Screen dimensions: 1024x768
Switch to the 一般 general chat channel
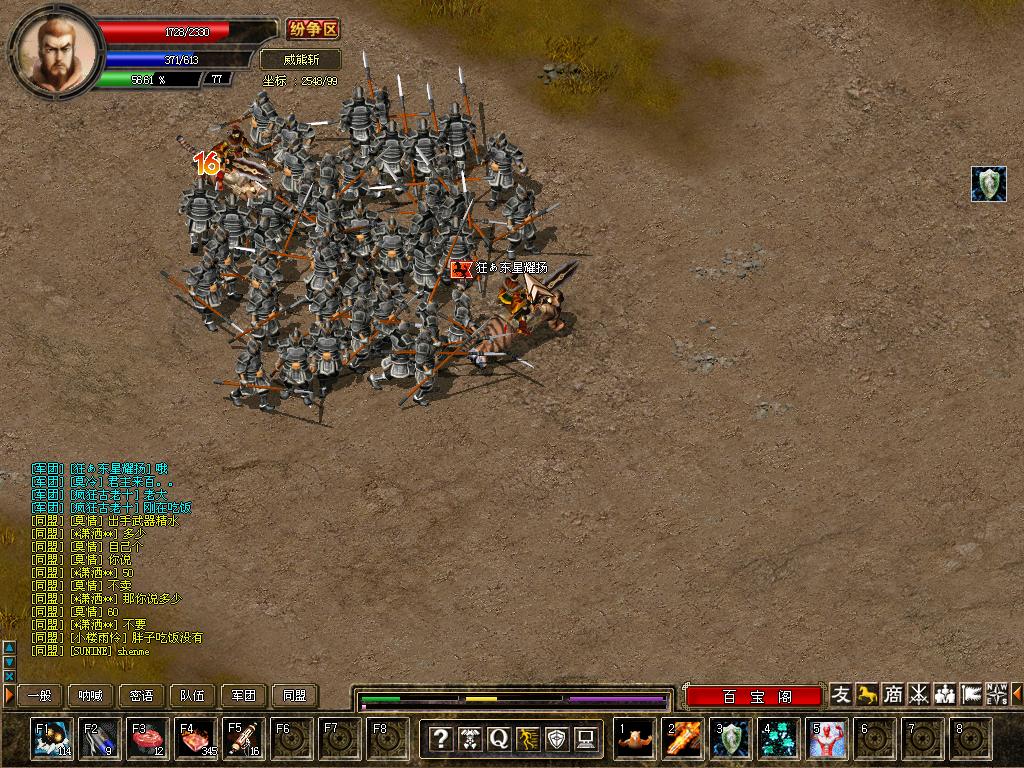(x=39, y=695)
